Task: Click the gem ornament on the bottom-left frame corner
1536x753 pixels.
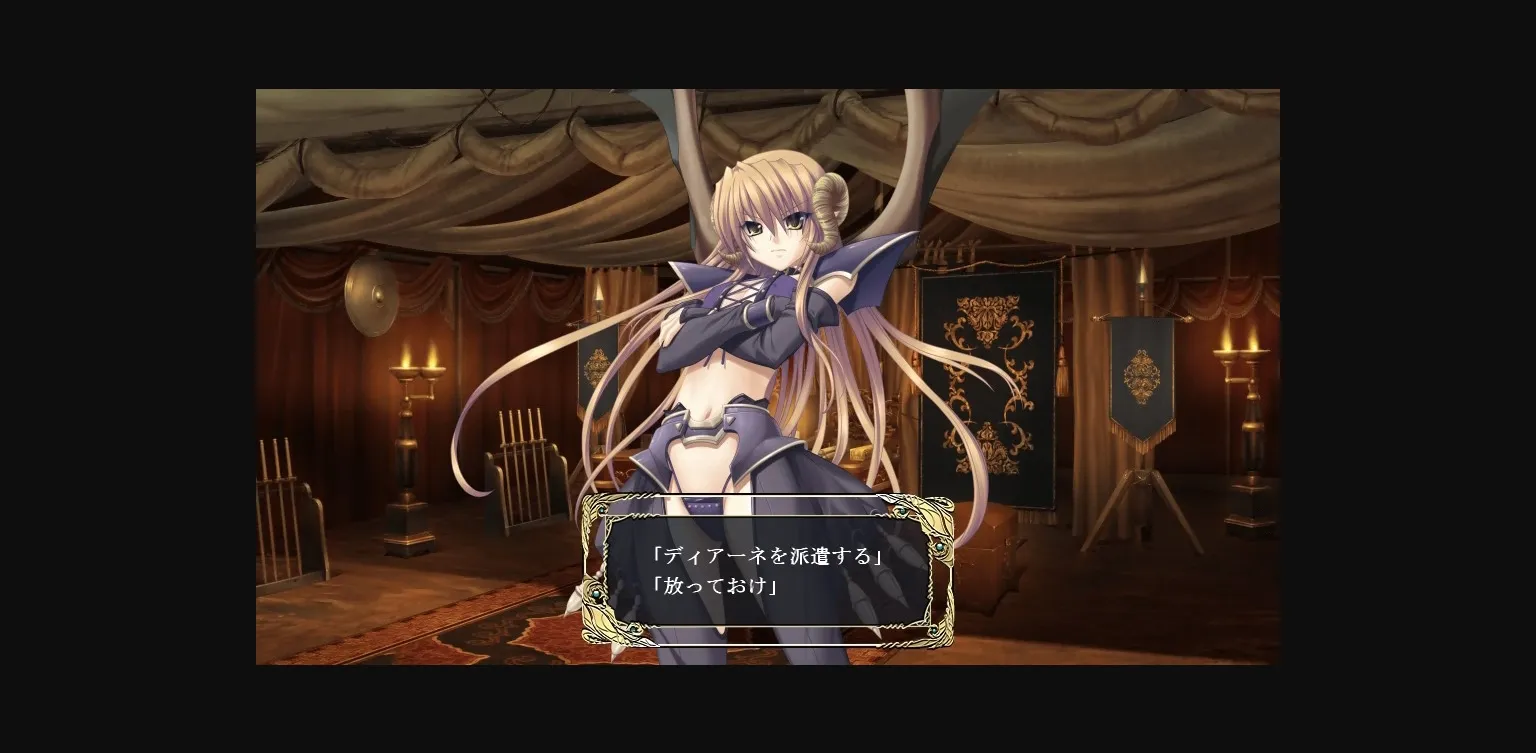Action: click(x=634, y=629)
